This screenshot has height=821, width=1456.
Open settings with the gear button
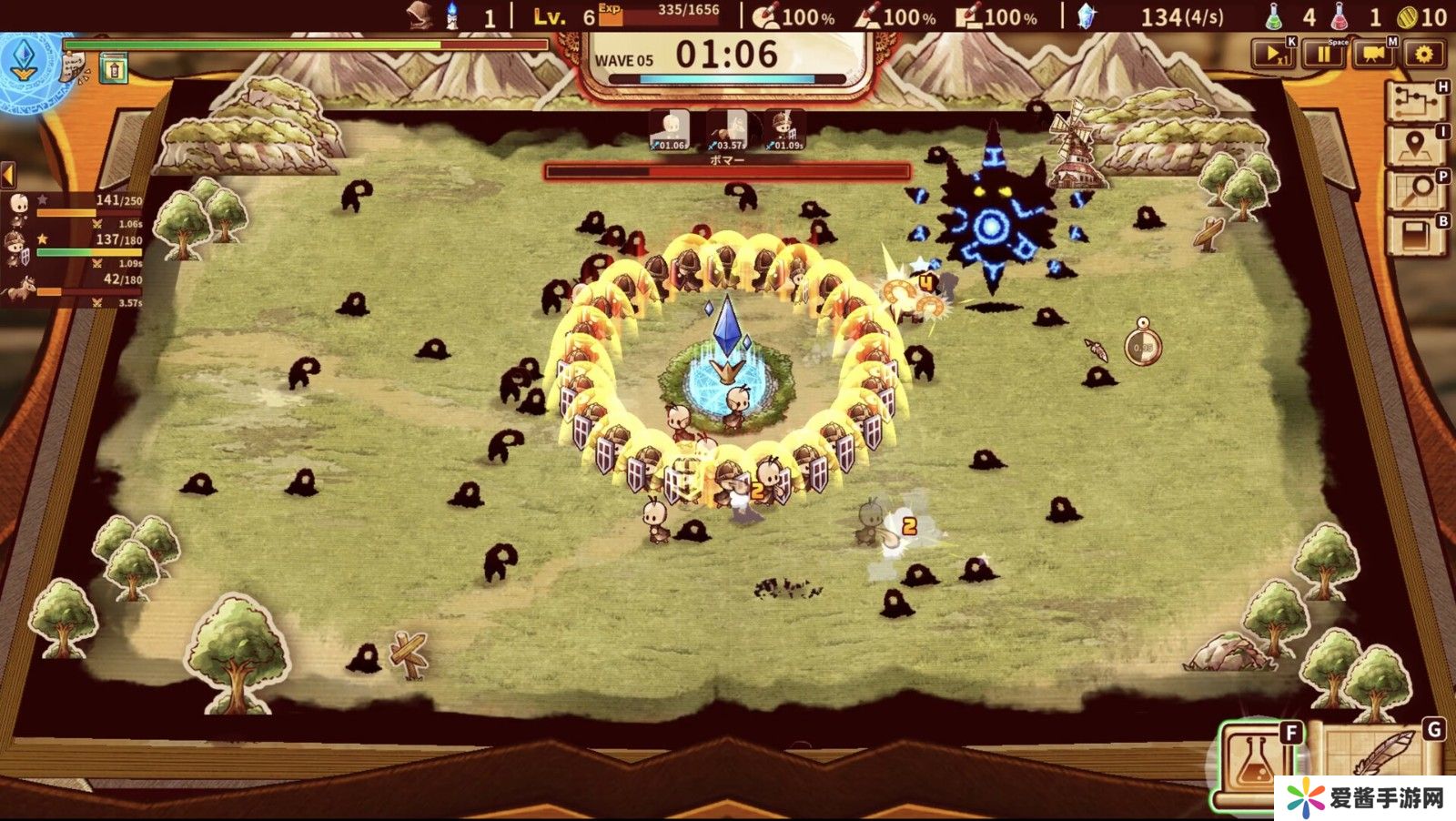(x=1424, y=55)
